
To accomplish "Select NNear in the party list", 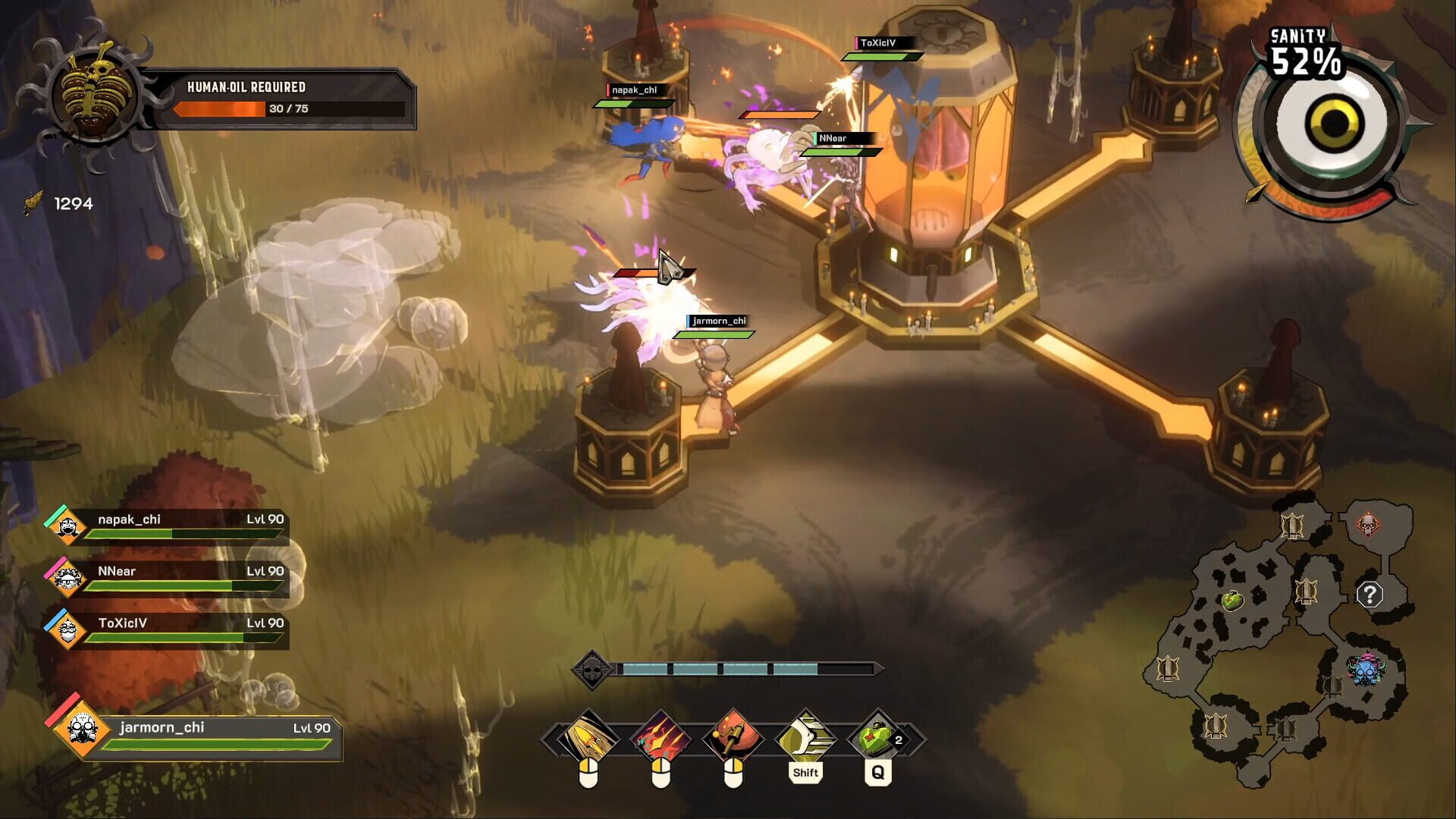I will (167, 578).
